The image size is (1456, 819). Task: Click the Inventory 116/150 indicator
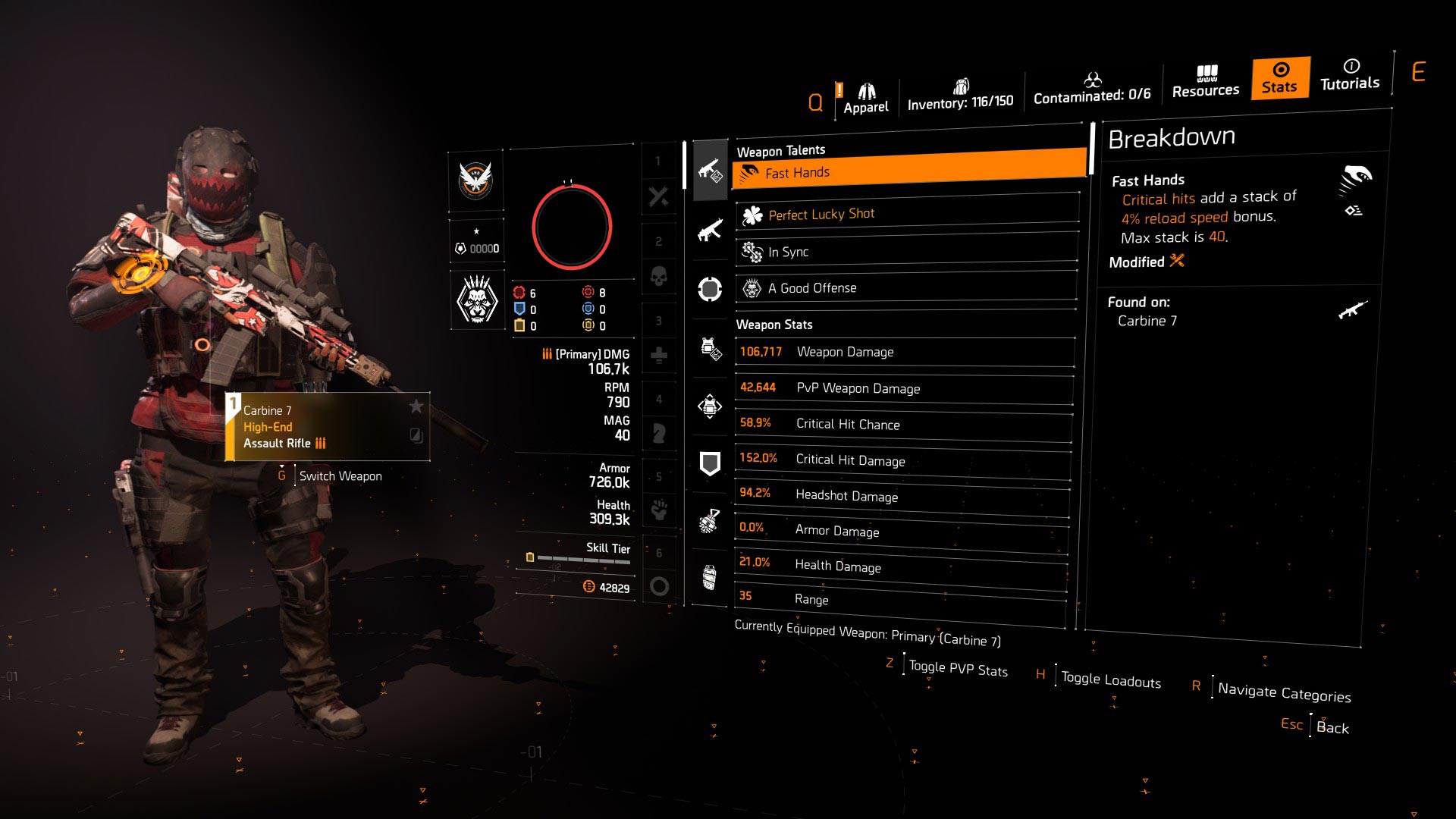tap(960, 94)
